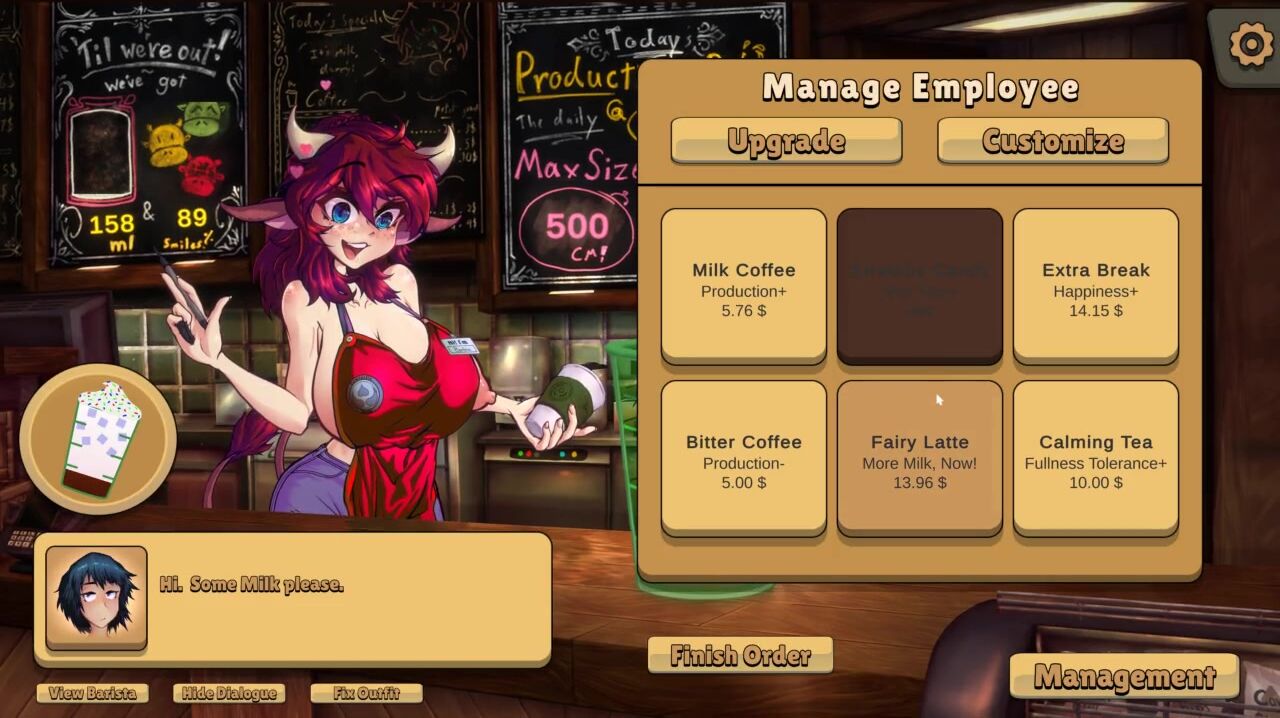Buy the Calming Tea upgrade
This screenshot has width=1280, height=718.
pyautogui.click(x=1096, y=458)
